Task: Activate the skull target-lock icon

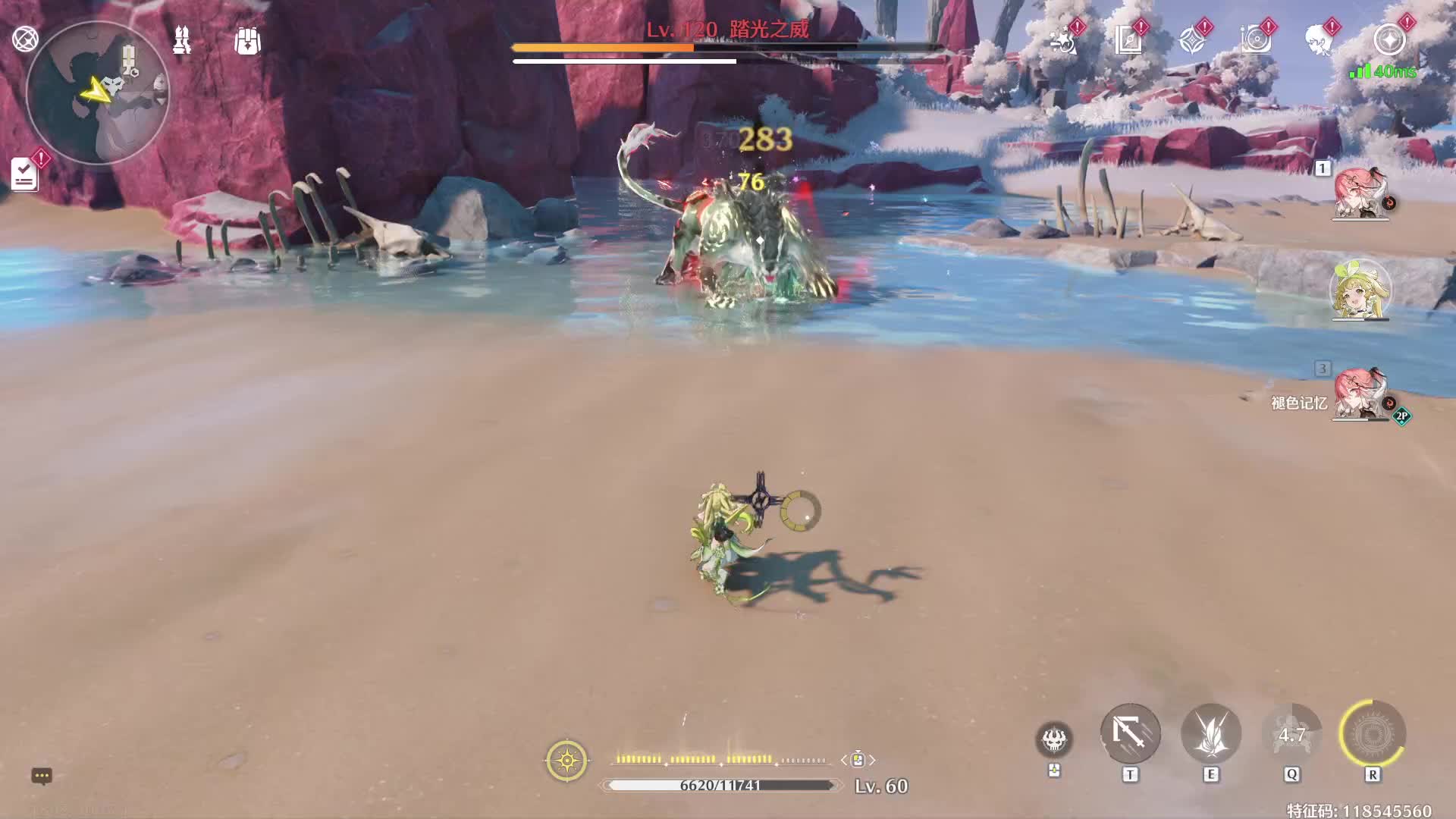Action: click(1054, 739)
